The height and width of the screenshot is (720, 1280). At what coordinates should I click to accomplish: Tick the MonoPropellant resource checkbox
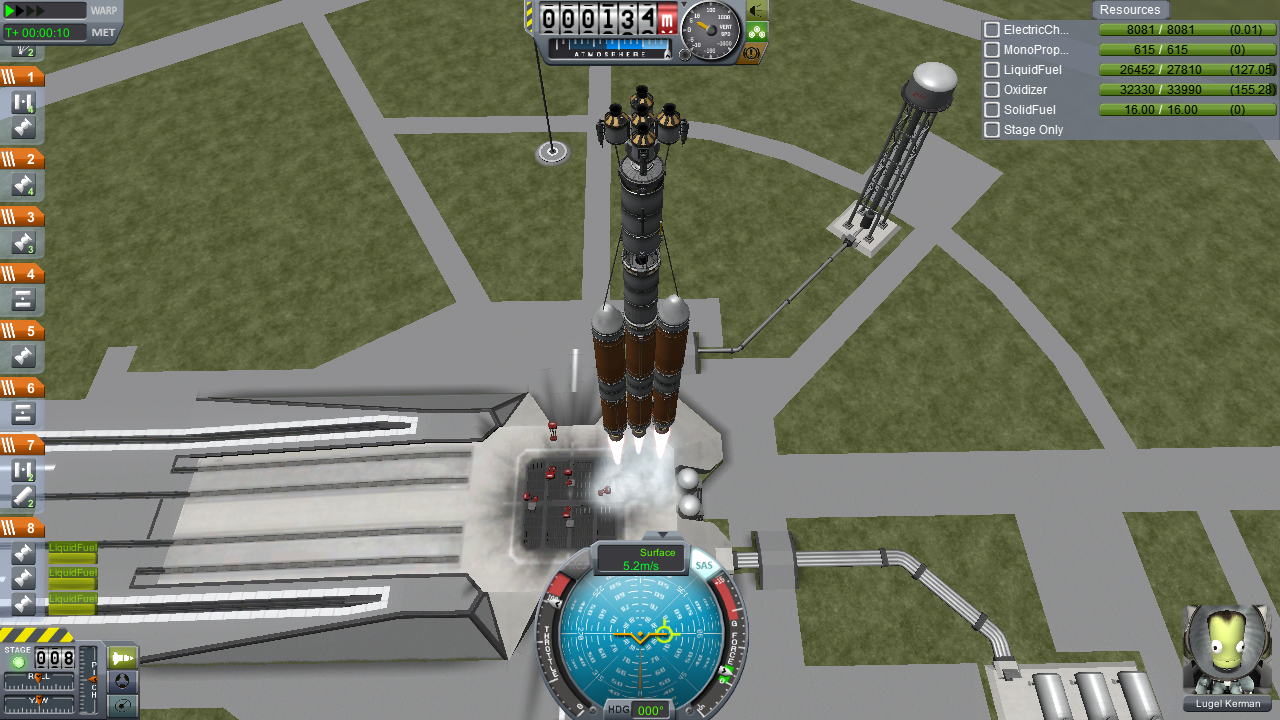click(992, 50)
